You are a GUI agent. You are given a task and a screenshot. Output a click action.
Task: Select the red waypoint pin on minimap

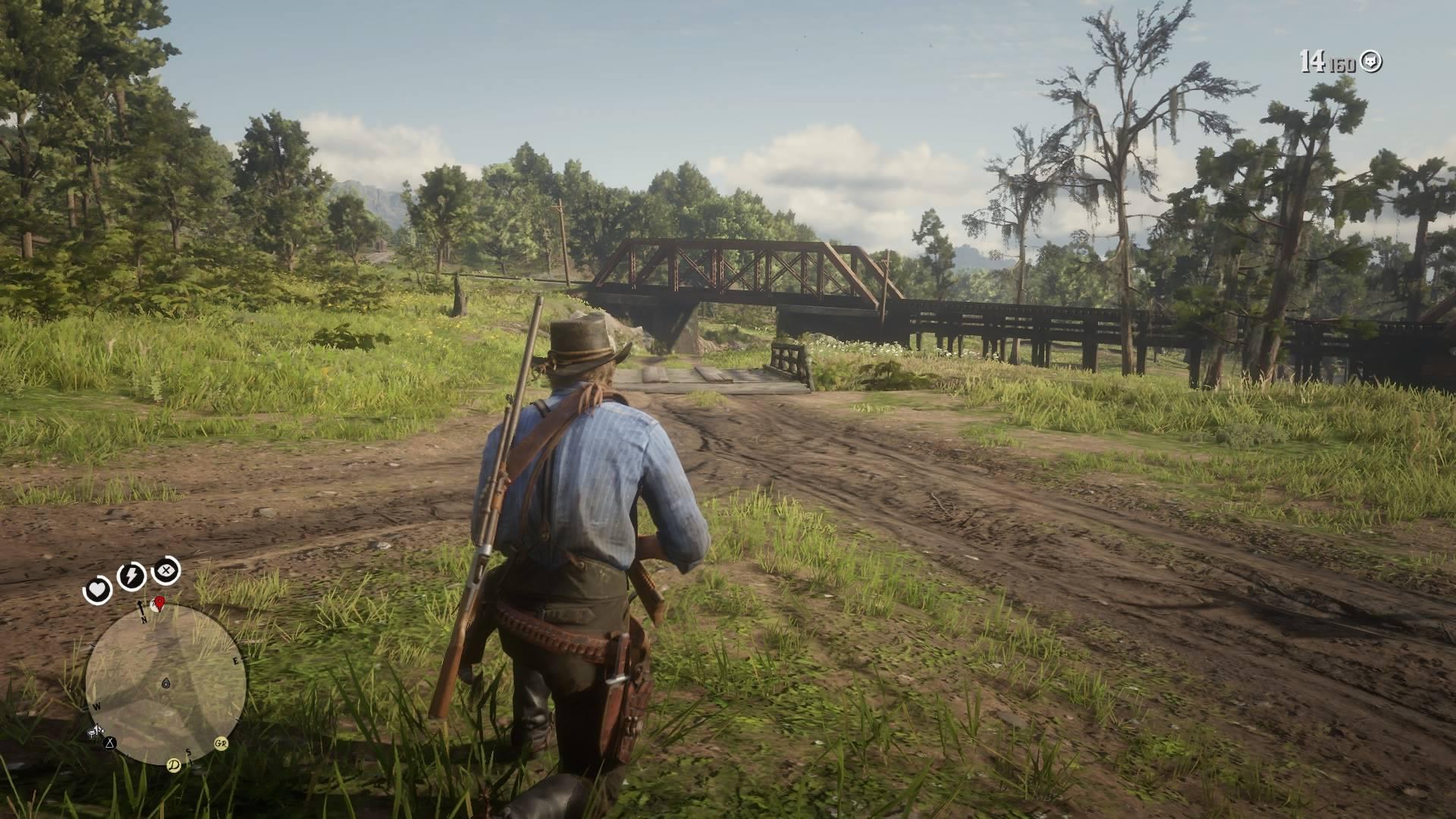(159, 602)
